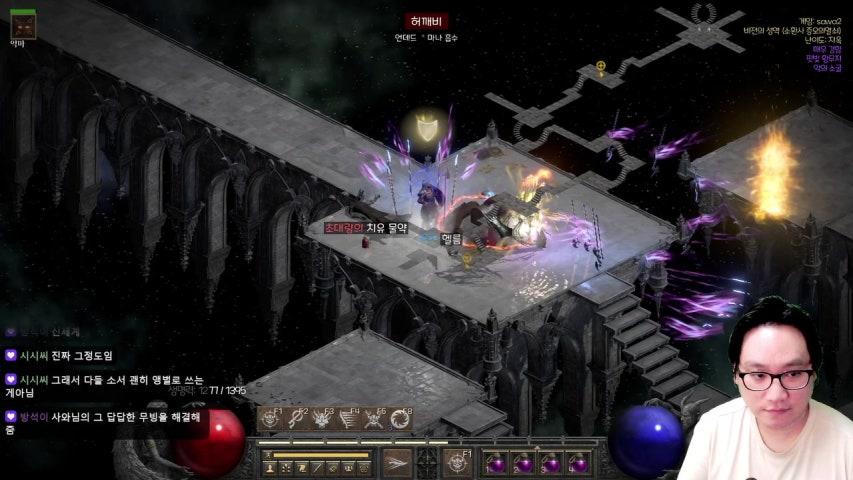Open the left mouse skill button
Image resolution: width=853 pixels, height=480 pixels.
tap(397, 462)
